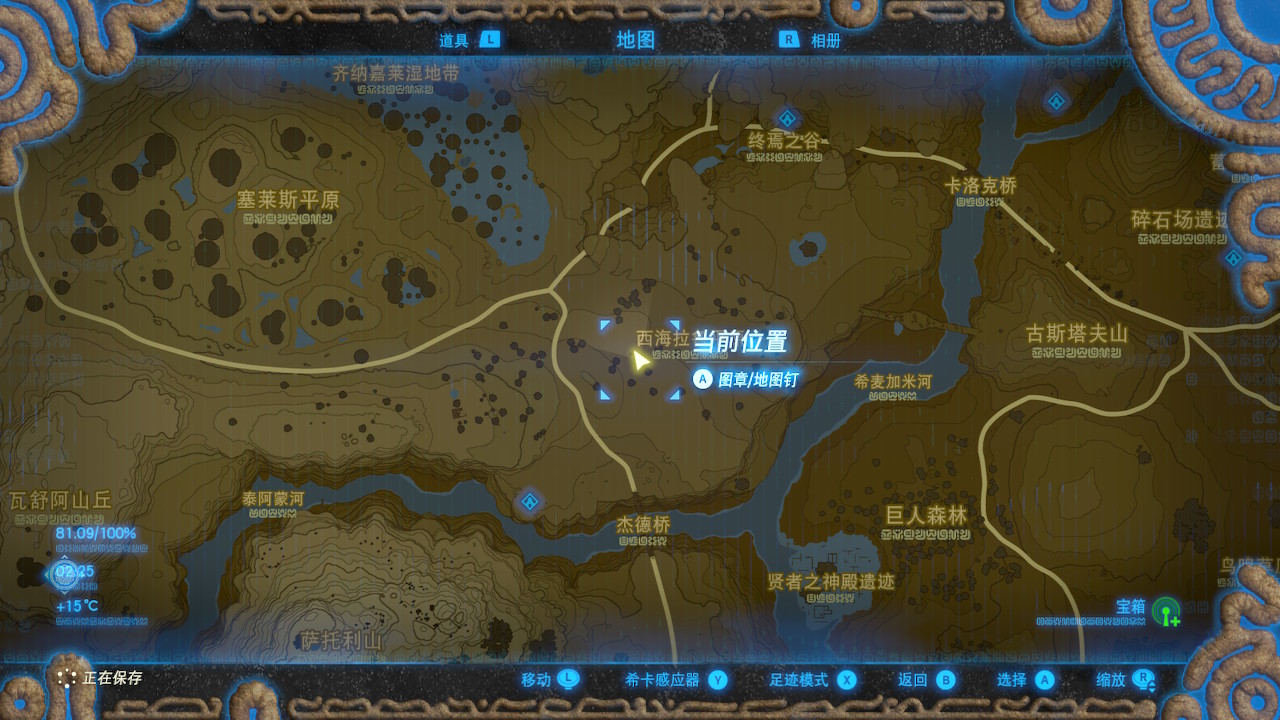
Task: Select the shrine marker above 终焉之谷
Action: (787, 118)
